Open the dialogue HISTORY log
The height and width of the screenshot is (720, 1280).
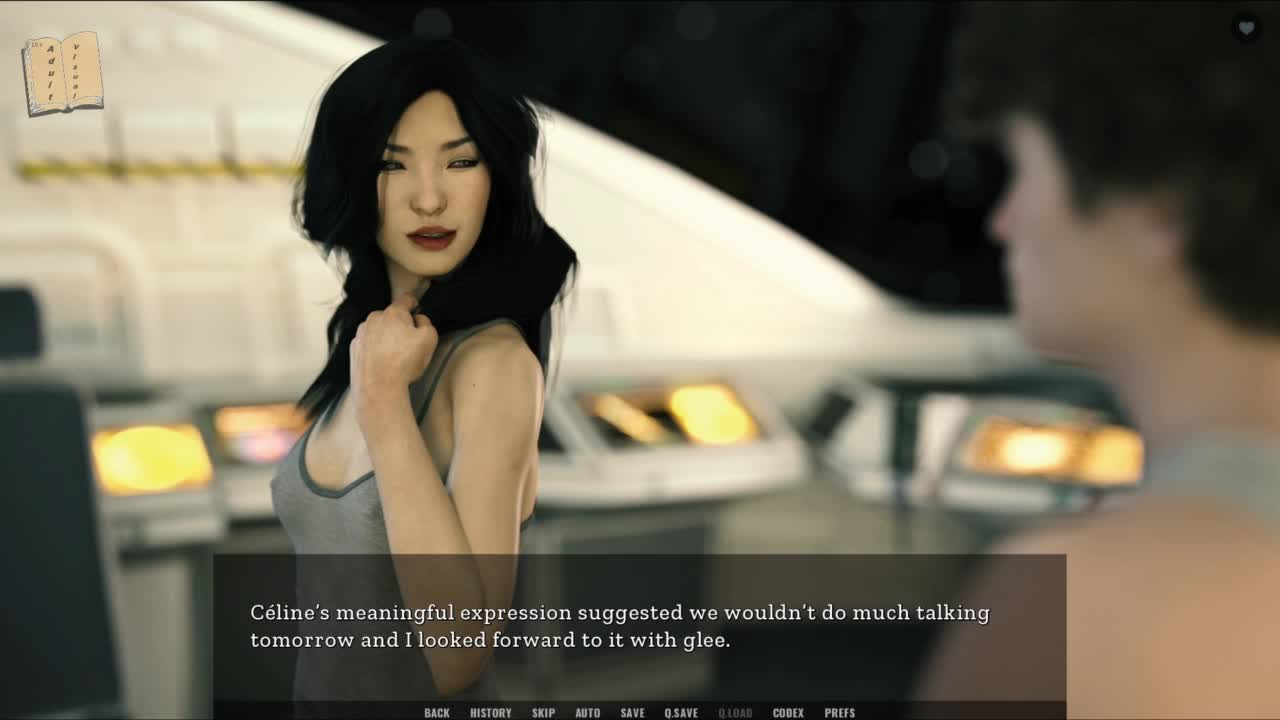click(x=490, y=712)
